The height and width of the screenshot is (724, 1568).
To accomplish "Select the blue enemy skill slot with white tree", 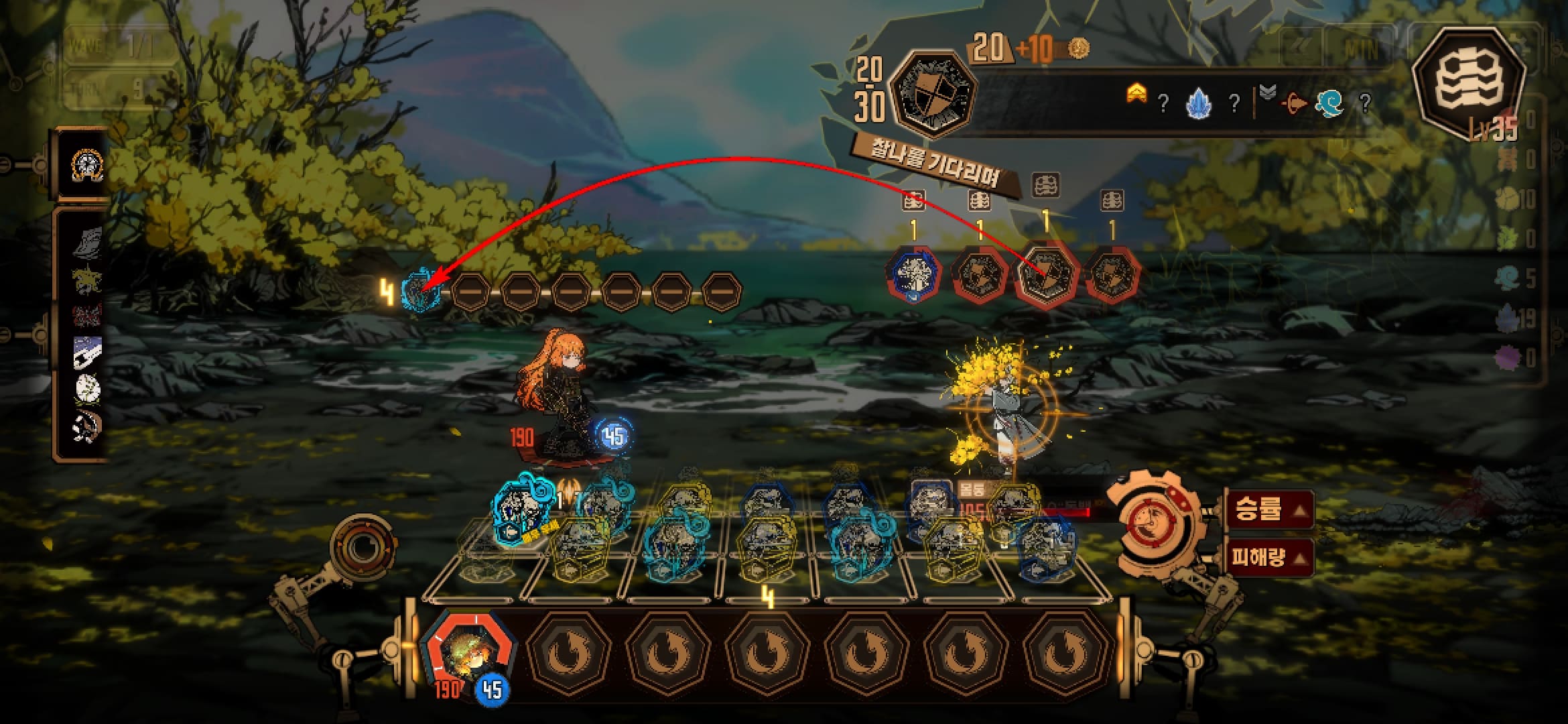I will (x=915, y=275).
